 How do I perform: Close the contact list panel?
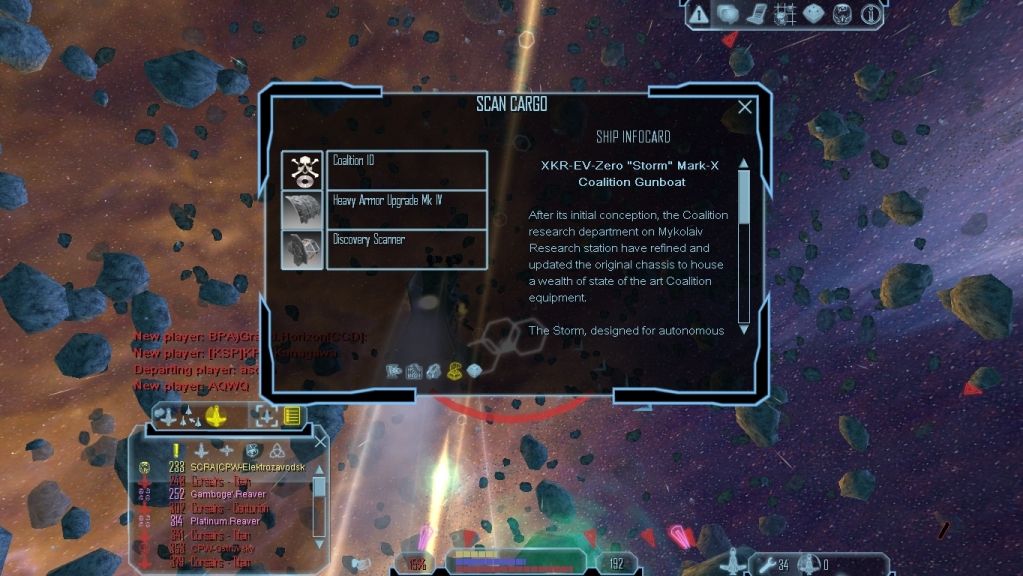(x=320, y=441)
